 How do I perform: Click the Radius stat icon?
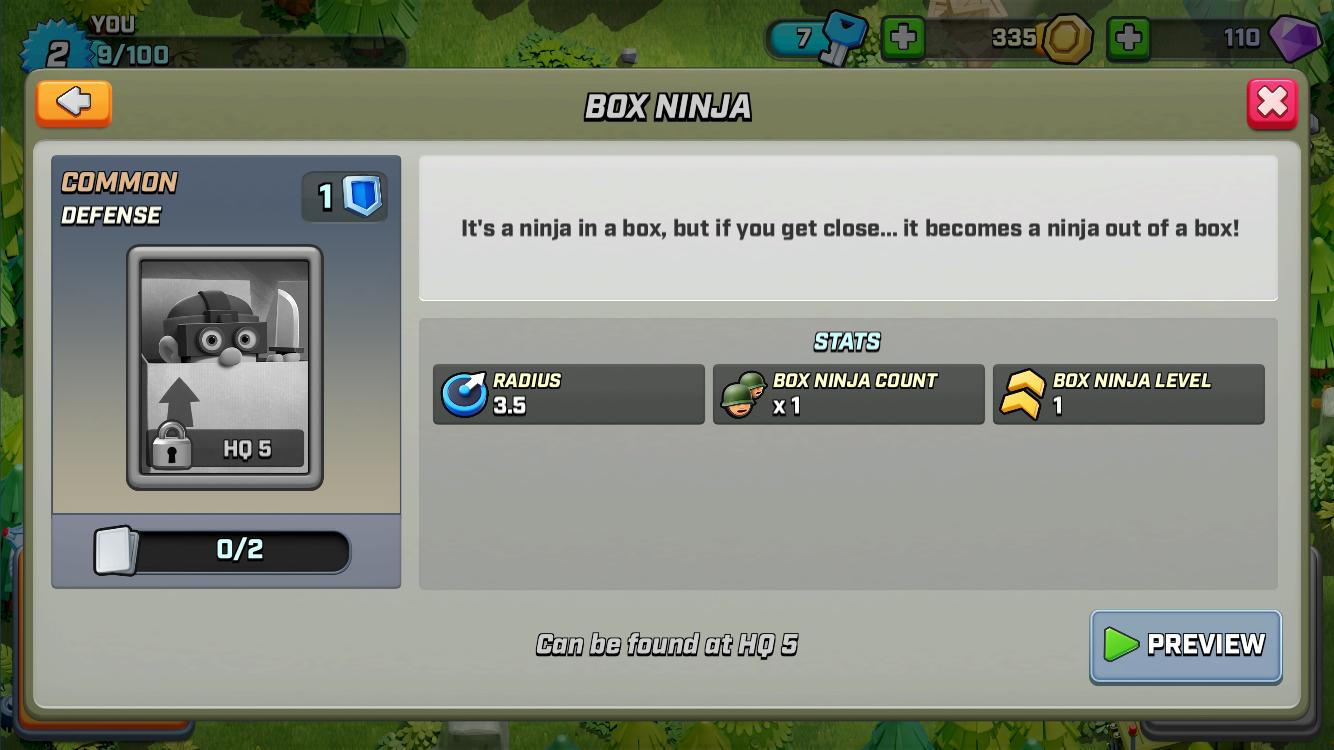point(463,393)
